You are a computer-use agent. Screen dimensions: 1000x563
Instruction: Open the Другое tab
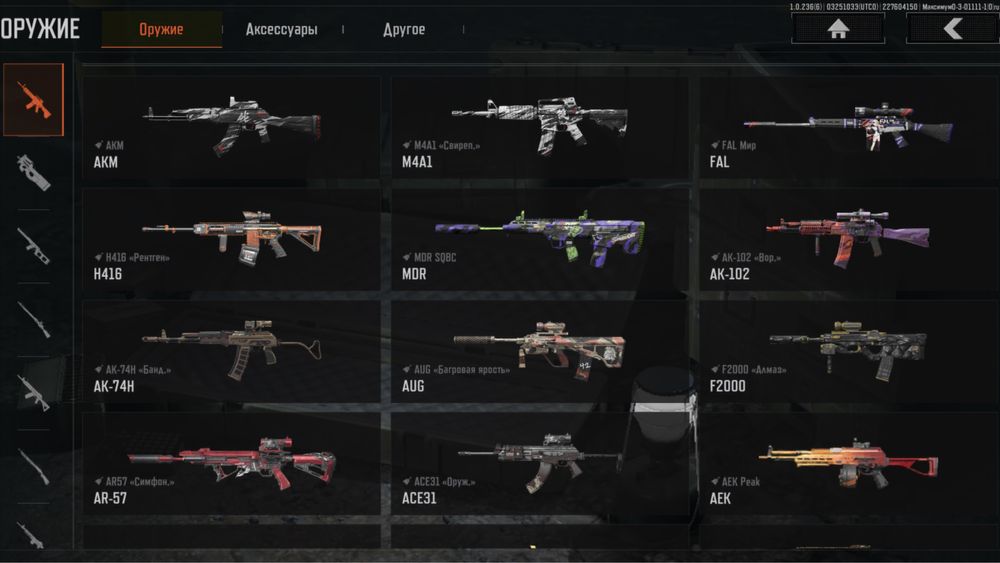404,30
